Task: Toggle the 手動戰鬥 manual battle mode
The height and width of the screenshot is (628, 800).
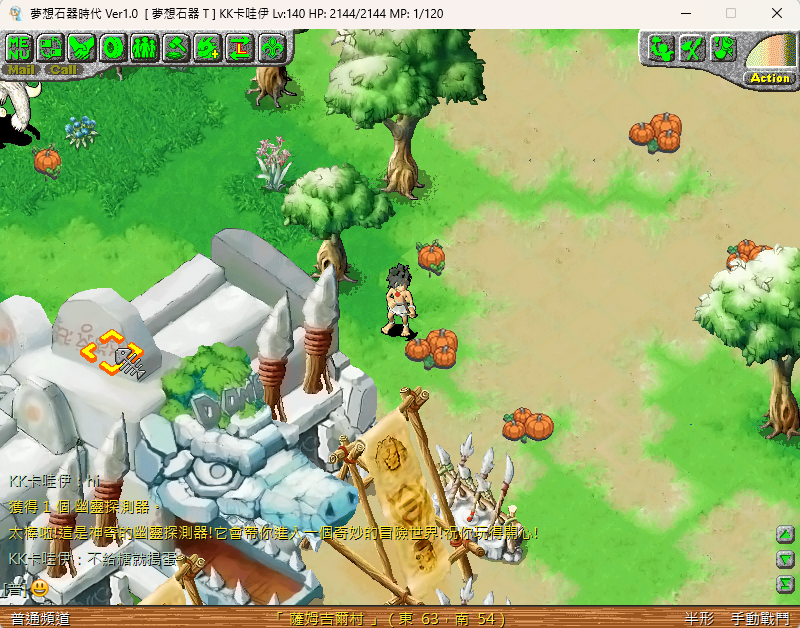Action: point(760,619)
